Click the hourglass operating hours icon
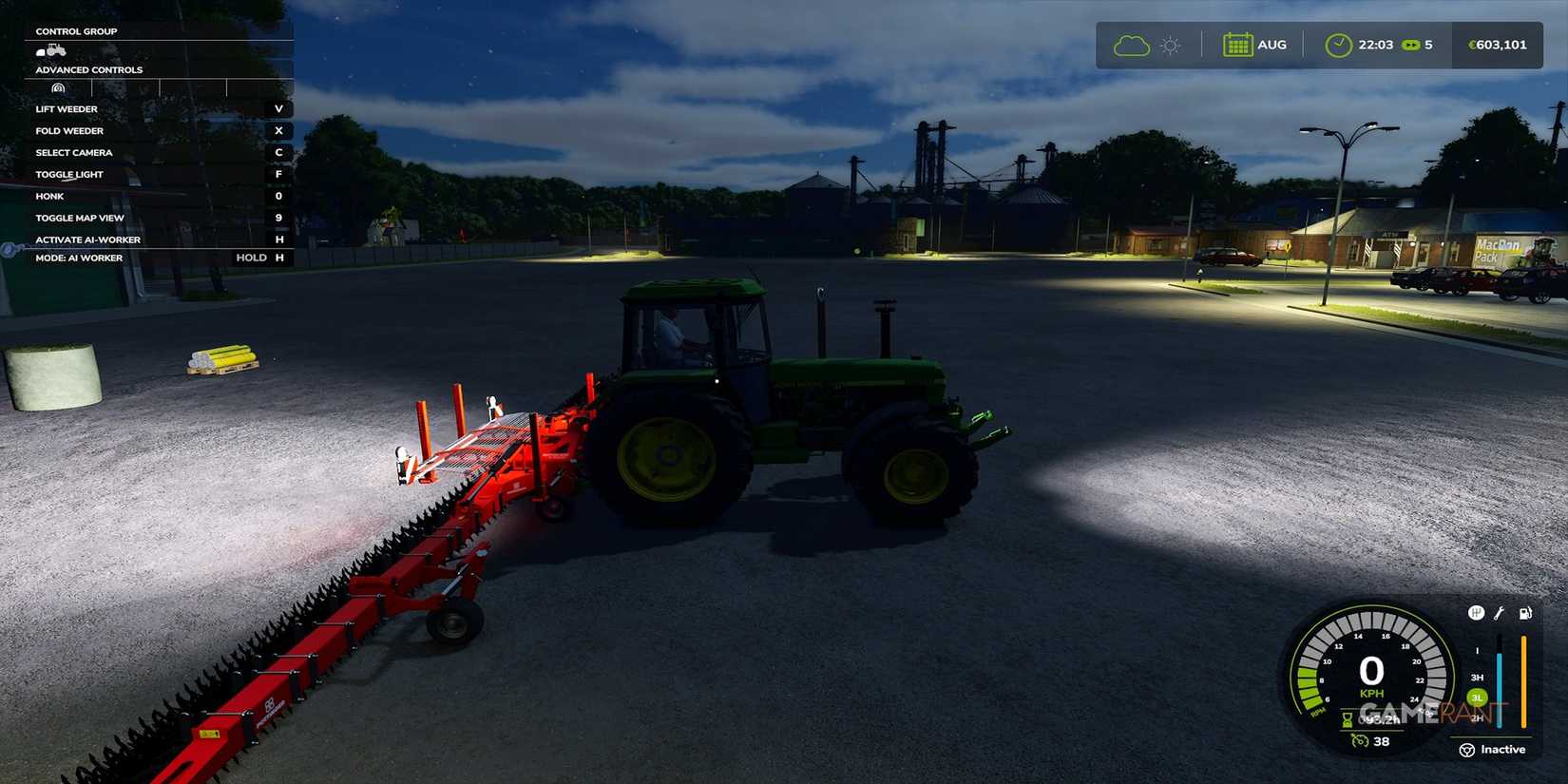Viewport: 1568px width, 784px height. [1347, 719]
